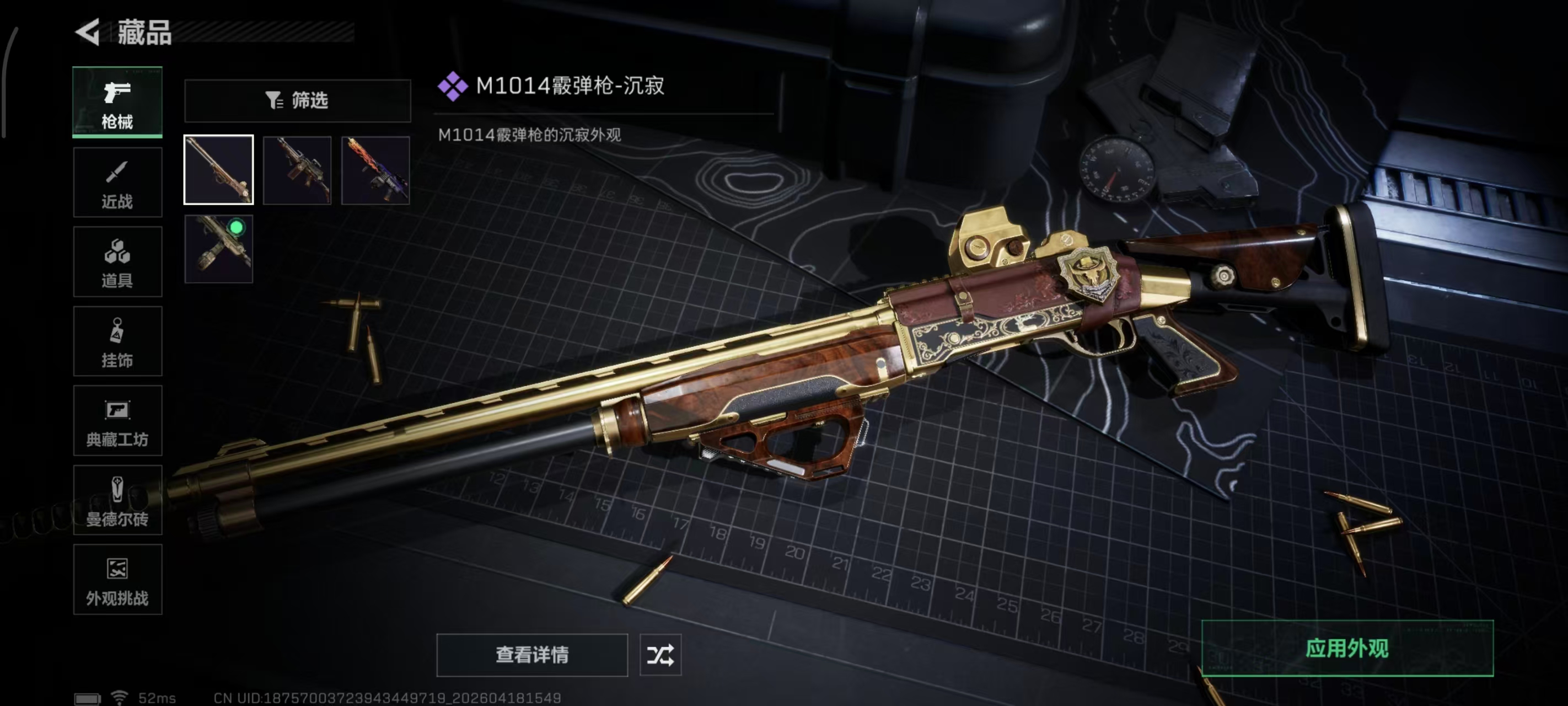Select the gold M1014 shotgun skin thumbnail
The image size is (1568, 706).
pyautogui.click(x=218, y=170)
